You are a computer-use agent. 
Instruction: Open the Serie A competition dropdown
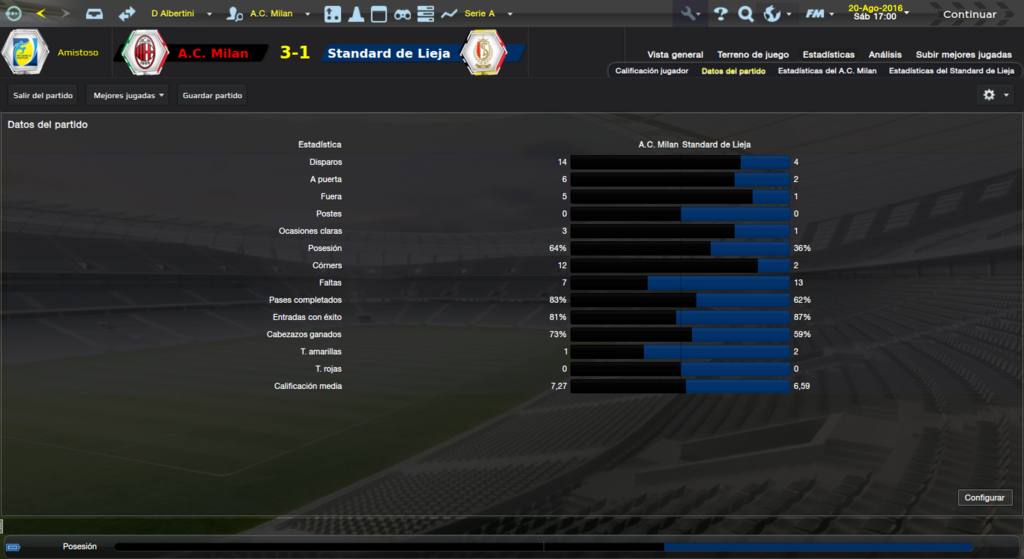click(487, 14)
